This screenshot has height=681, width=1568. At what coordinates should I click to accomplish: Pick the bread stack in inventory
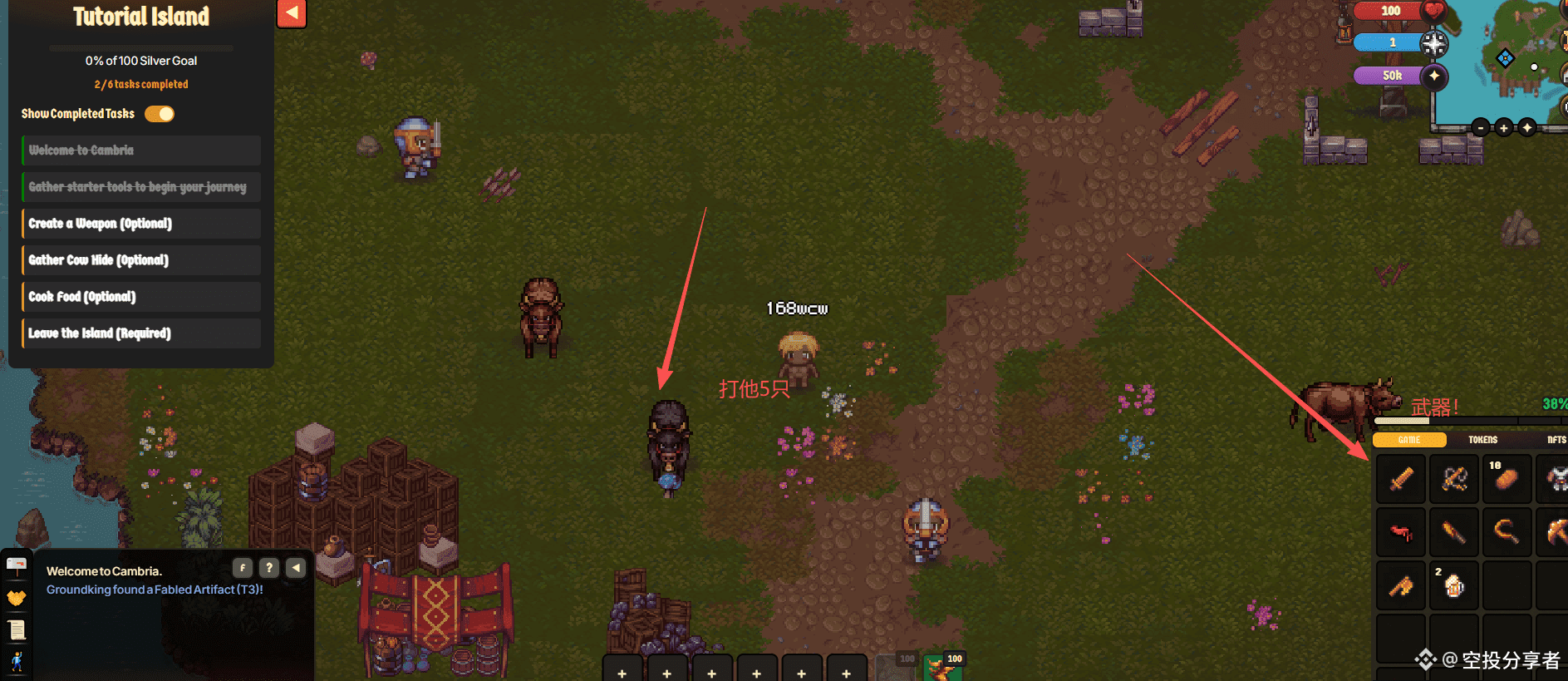tap(1506, 479)
